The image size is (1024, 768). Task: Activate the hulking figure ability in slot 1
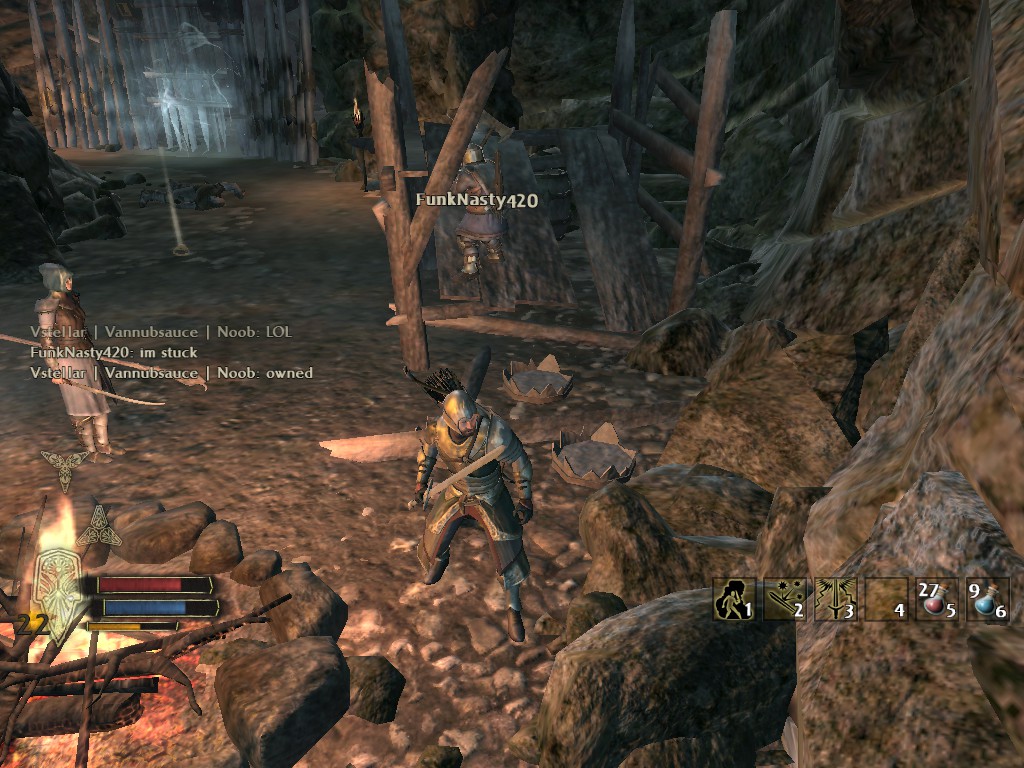733,600
